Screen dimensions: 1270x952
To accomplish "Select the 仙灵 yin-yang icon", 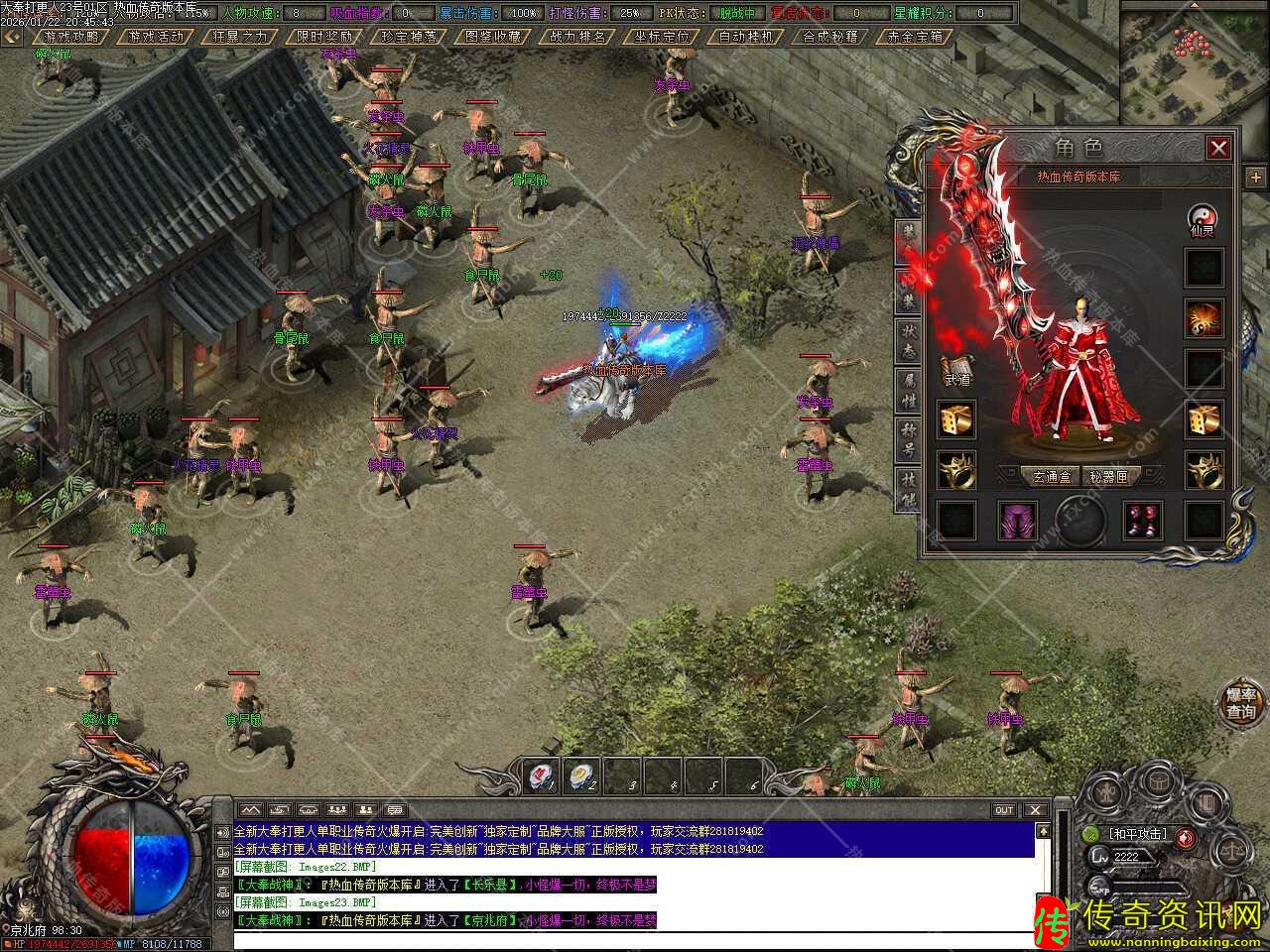I will click(x=1204, y=220).
